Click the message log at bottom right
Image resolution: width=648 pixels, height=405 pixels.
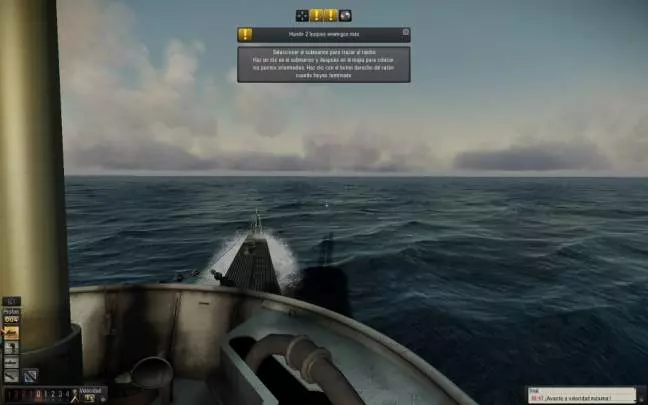coord(586,394)
